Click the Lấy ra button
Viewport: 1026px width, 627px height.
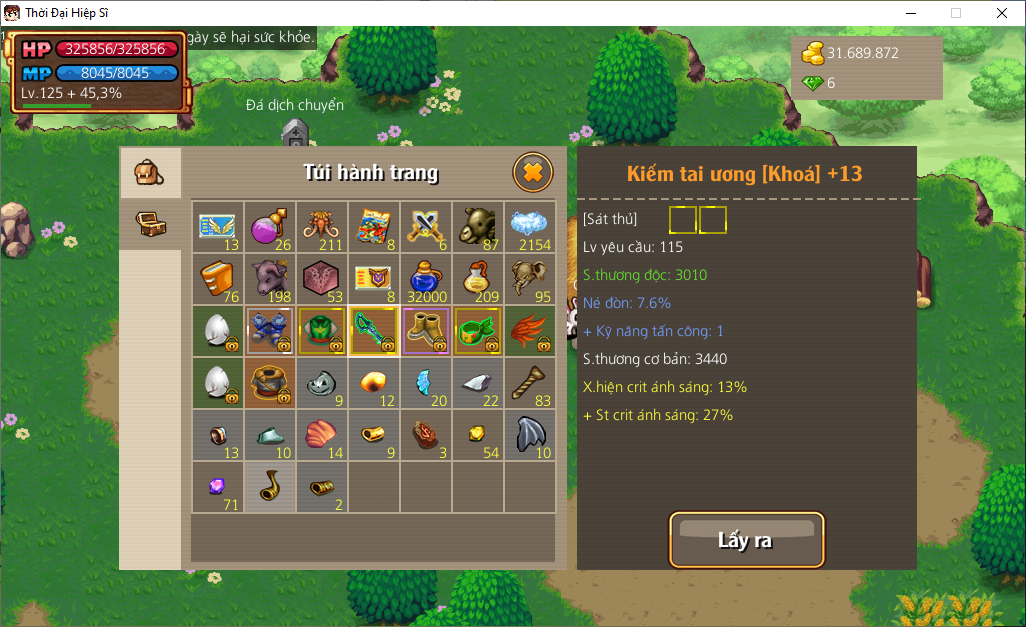746,540
